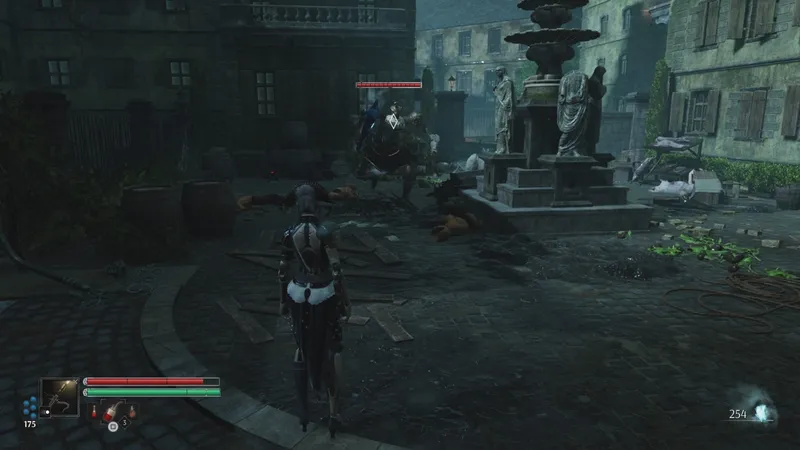Choose the small red vial beside the weapon slot
Viewport: 800px width, 450px height.
click(95, 409)
